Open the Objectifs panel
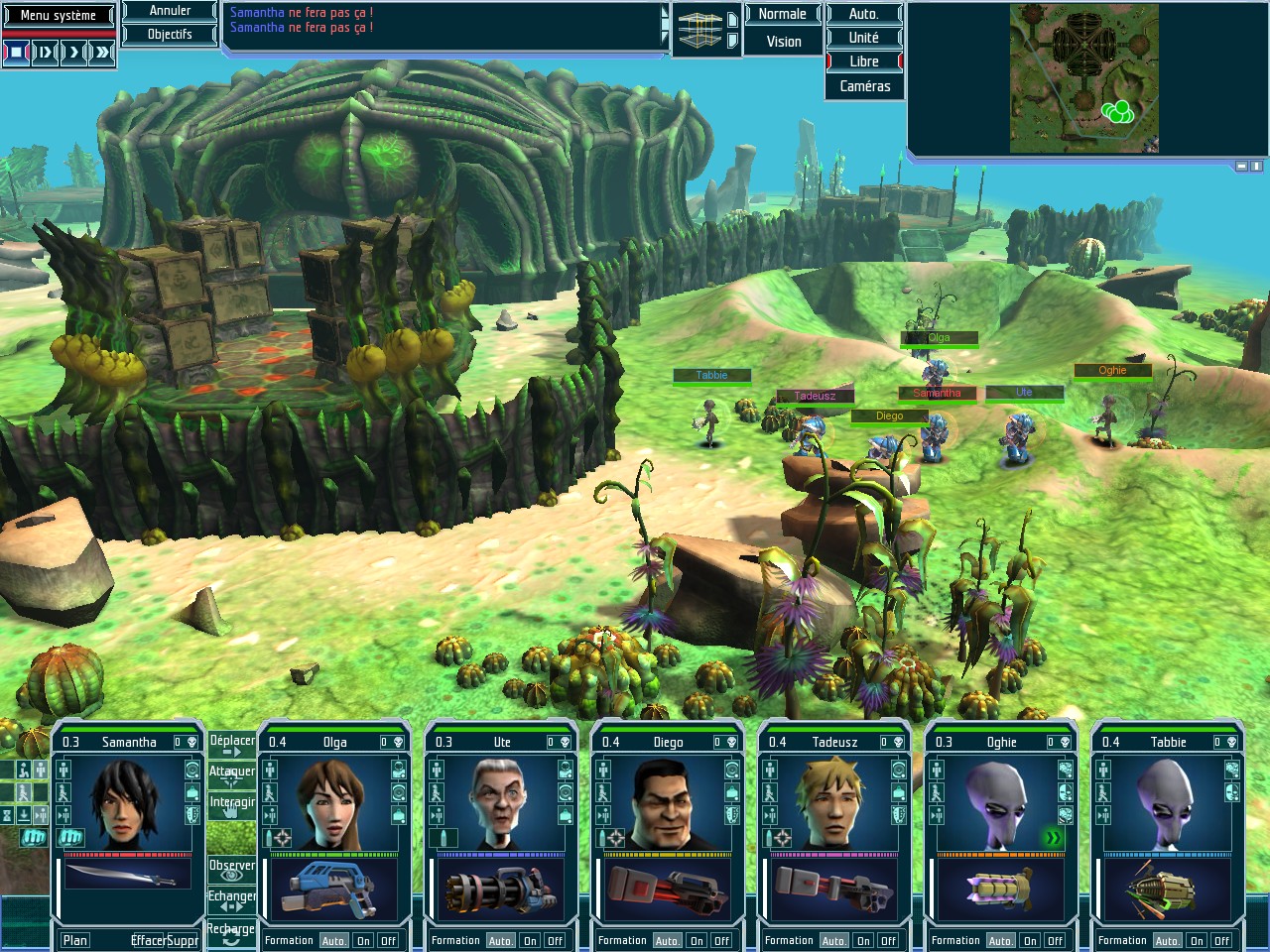Viewport: 1270px width, 952px height. click(170, 34)
